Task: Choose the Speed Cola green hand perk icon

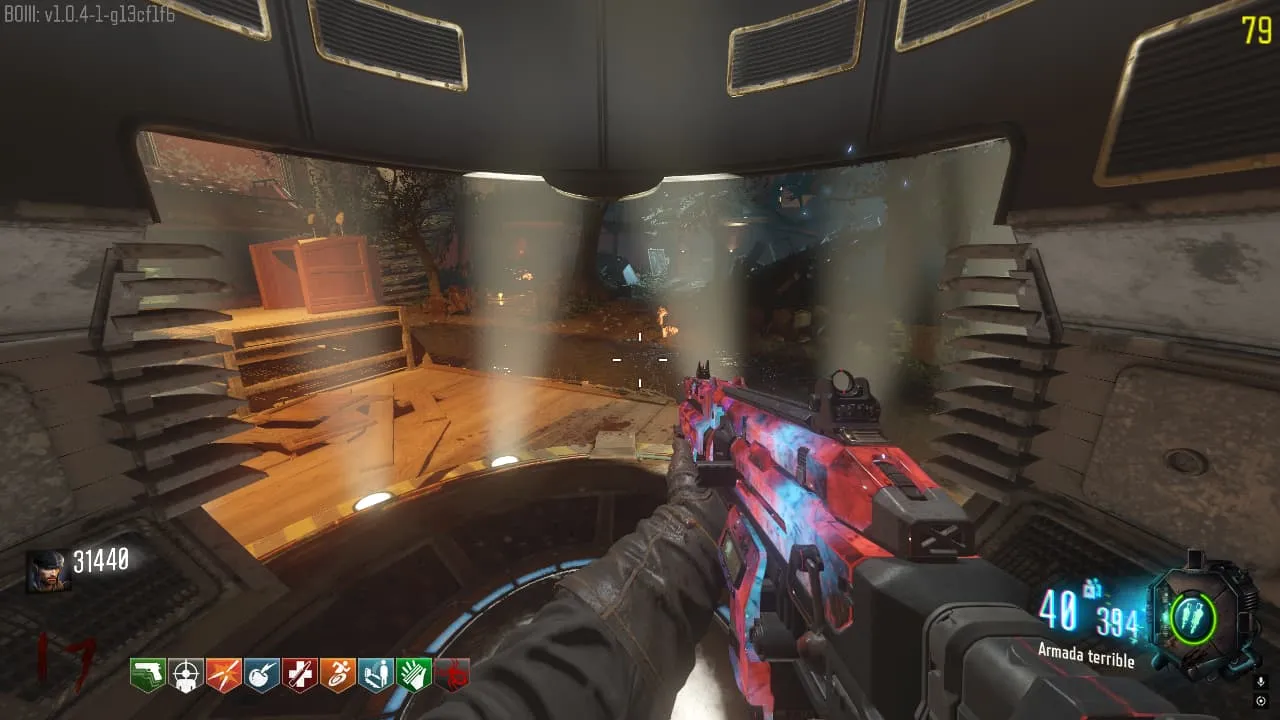Action: tap(414, 676)
